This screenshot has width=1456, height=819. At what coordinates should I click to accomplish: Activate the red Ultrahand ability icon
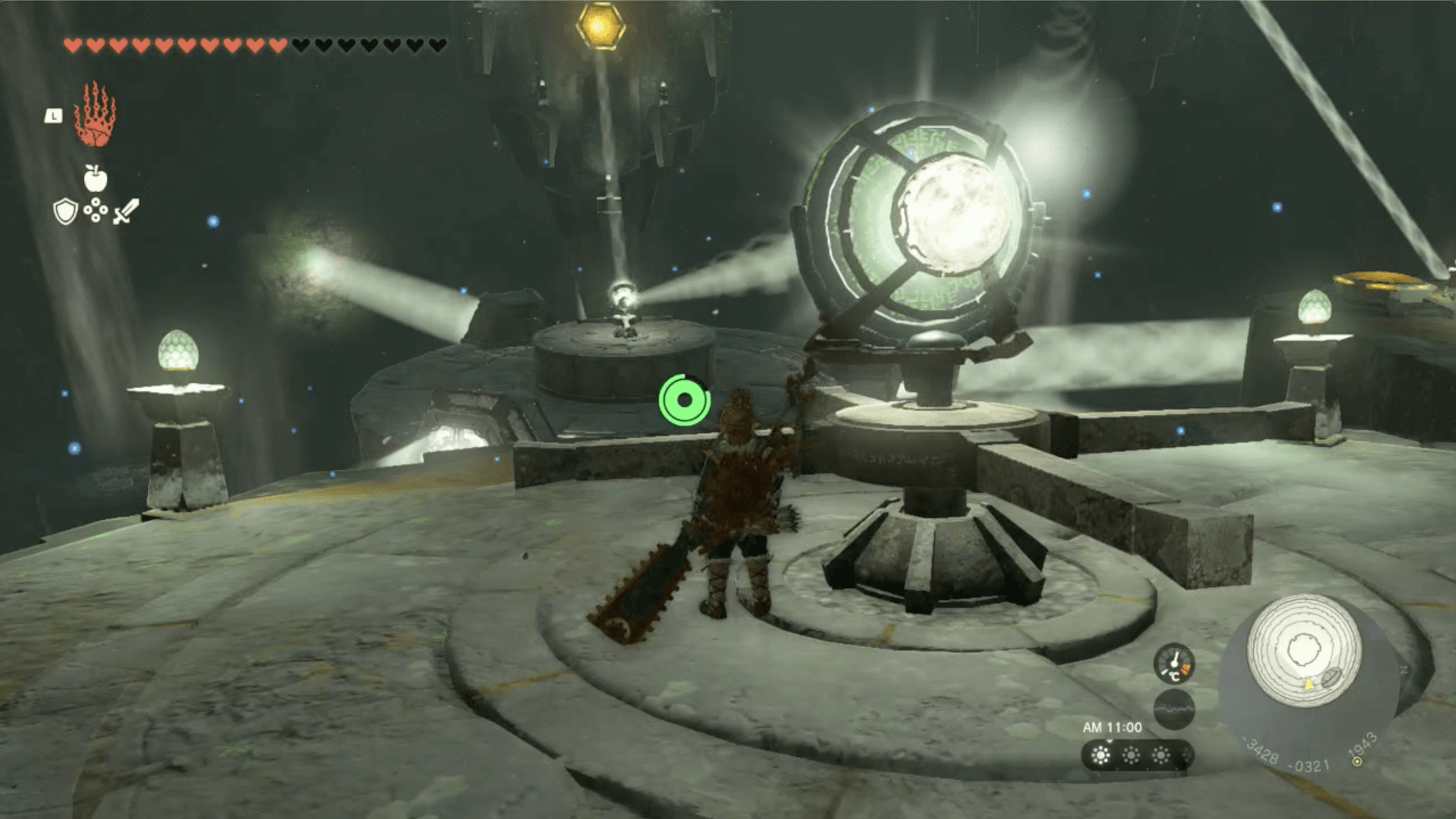(x=95, y=115)
